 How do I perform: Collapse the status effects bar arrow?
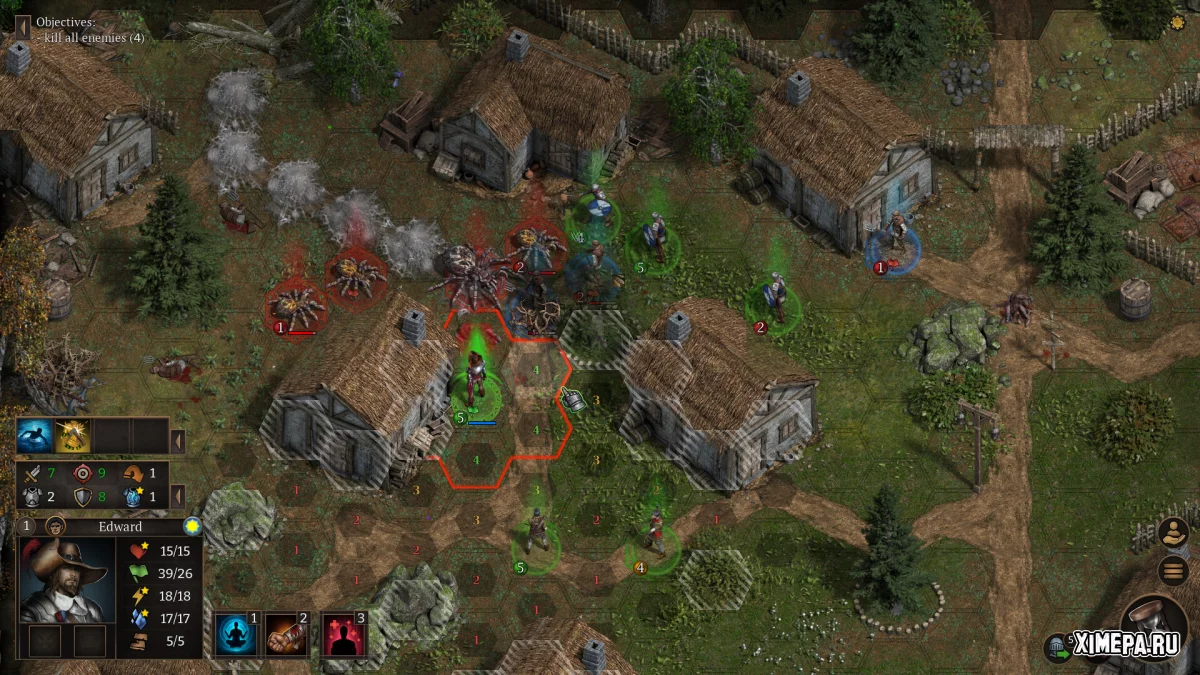click(x=177, y=439)
